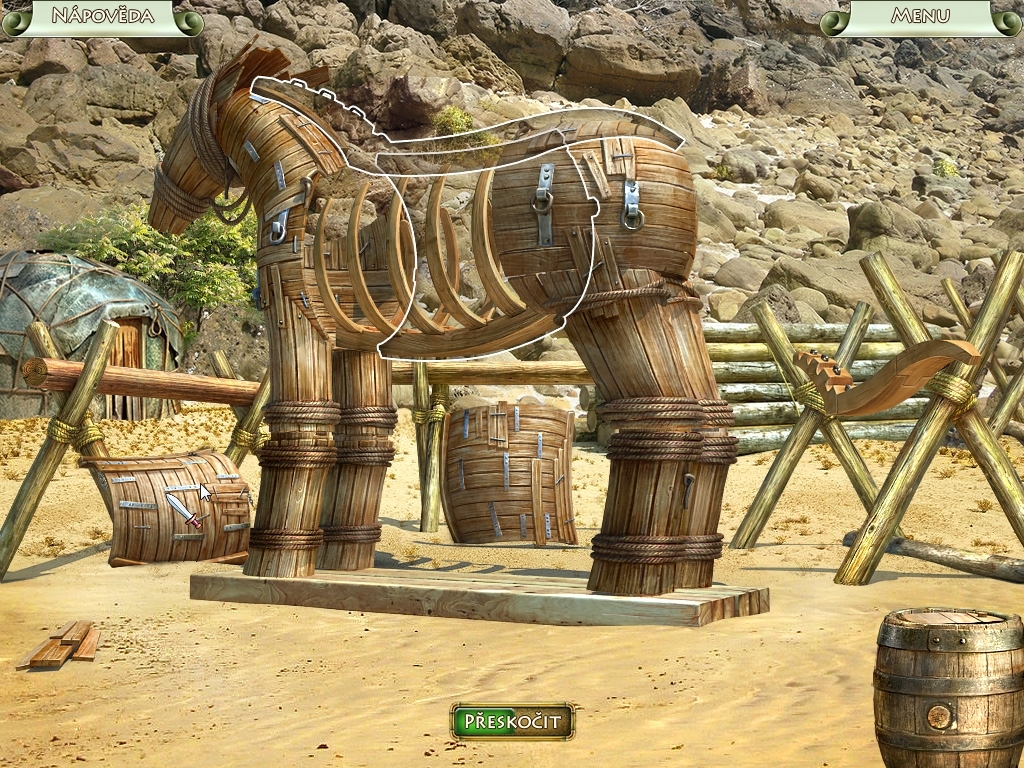Select the upright wooden panel between the horse's legs
The image size is (1024, 768).
click(510, 472)
